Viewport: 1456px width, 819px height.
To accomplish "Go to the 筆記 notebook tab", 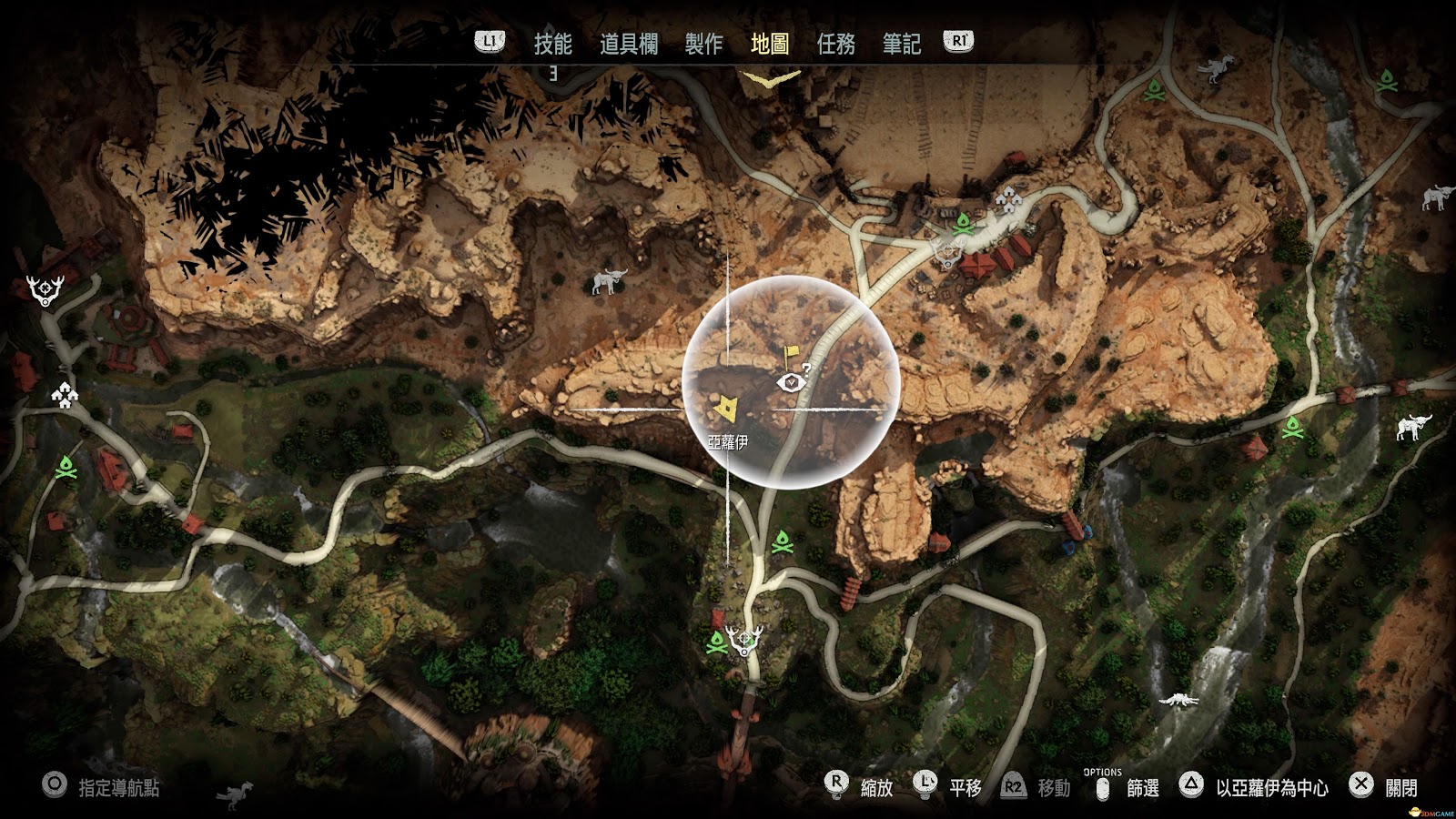I will 901,44.
